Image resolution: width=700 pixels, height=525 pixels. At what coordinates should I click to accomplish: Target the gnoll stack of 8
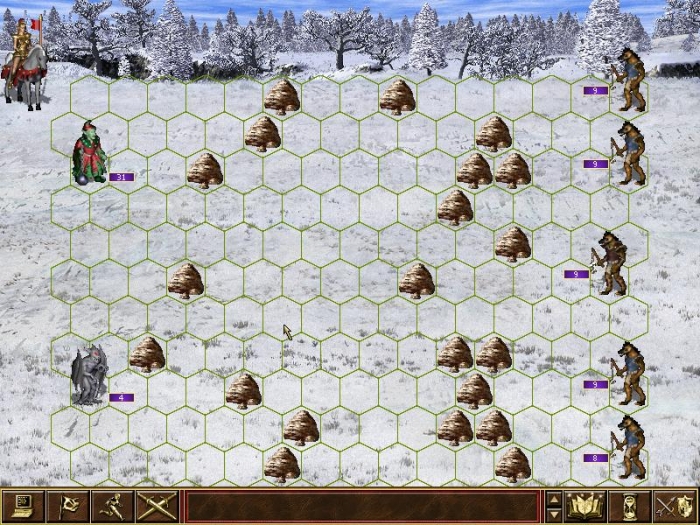point(630,445)
